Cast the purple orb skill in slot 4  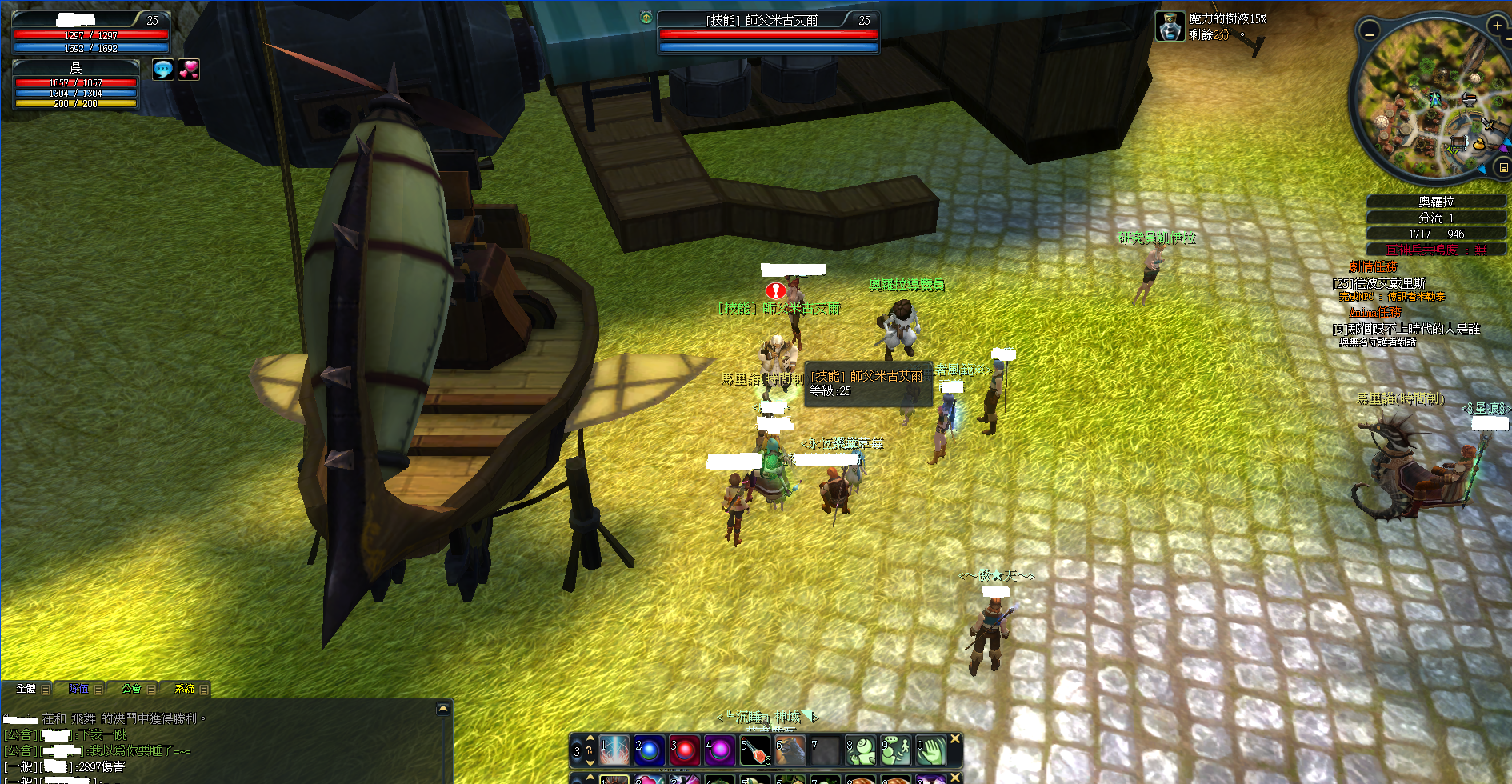(x=719, y=750)
